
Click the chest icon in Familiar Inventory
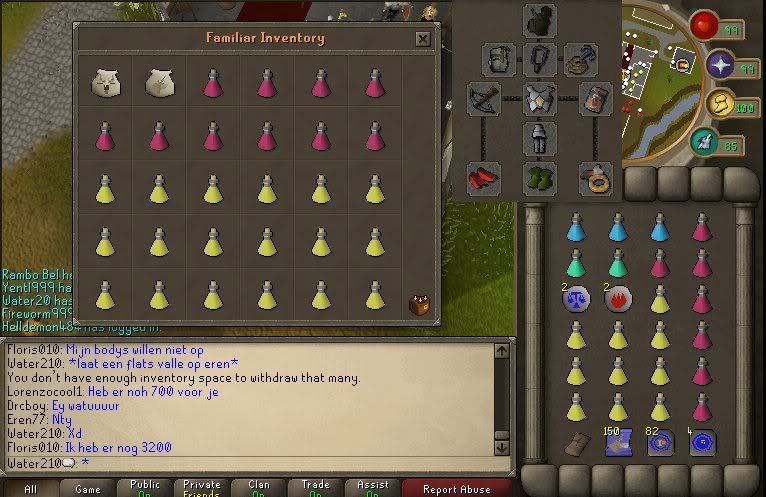417,304
